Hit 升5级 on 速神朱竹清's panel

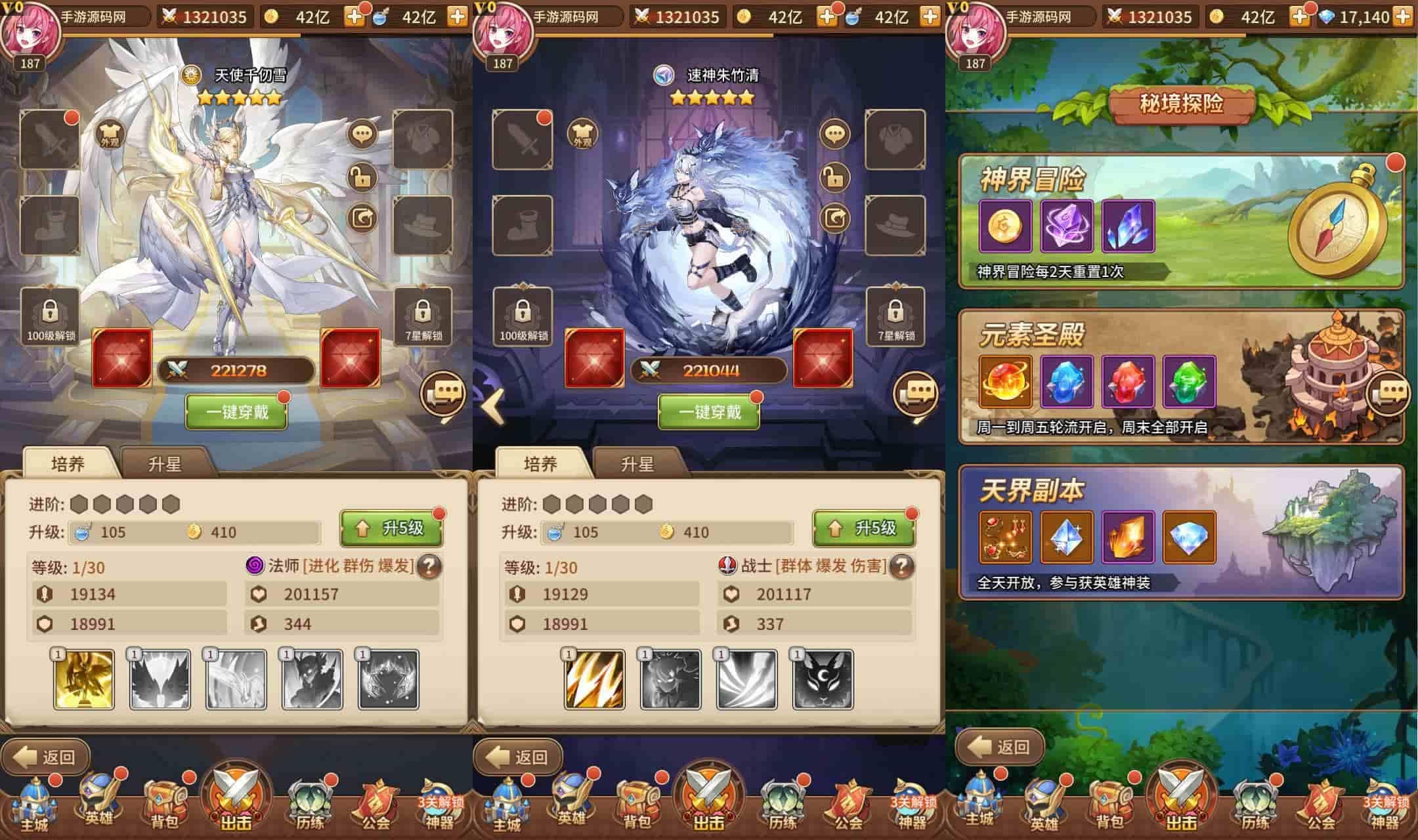tap(864, 528)
